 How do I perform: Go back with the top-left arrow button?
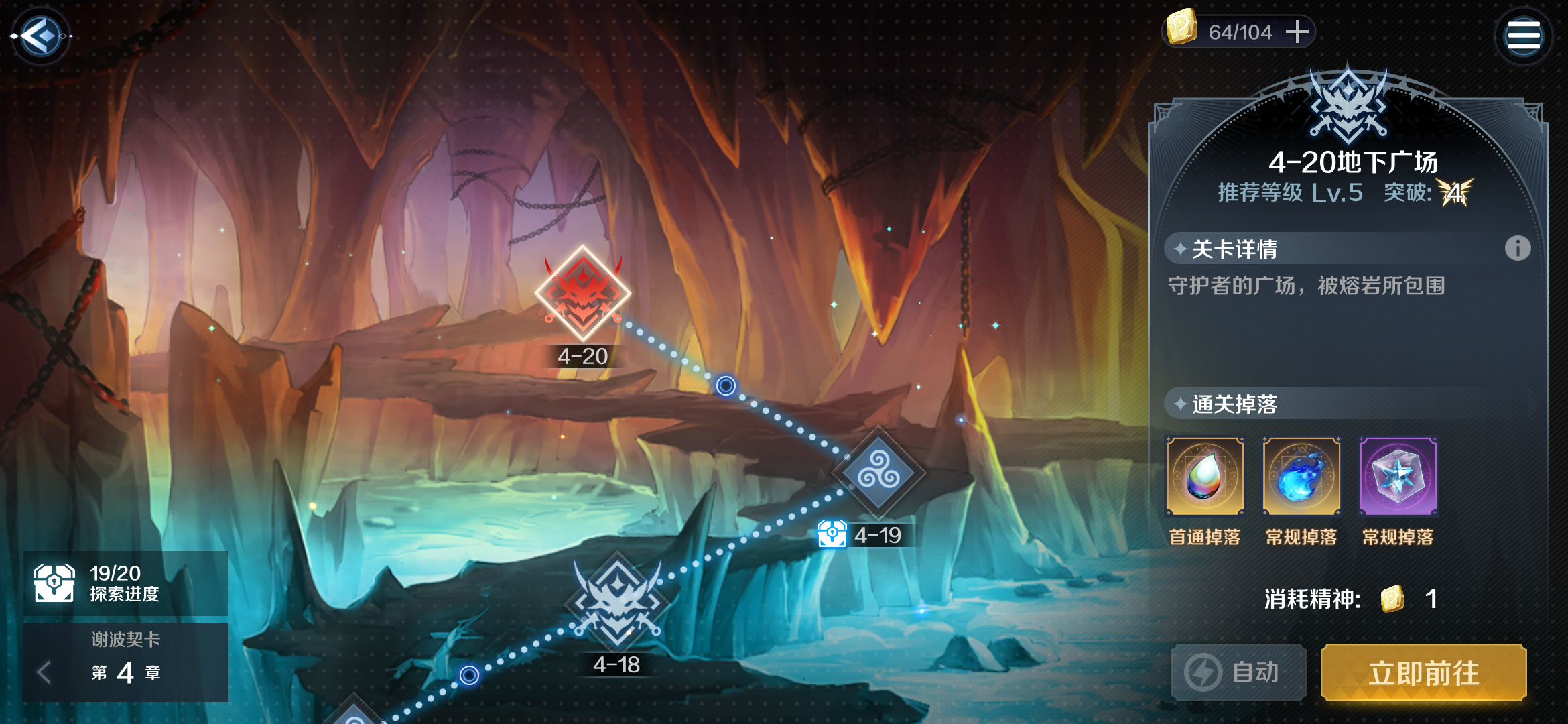pyautogui.click(x=42, y=36)
